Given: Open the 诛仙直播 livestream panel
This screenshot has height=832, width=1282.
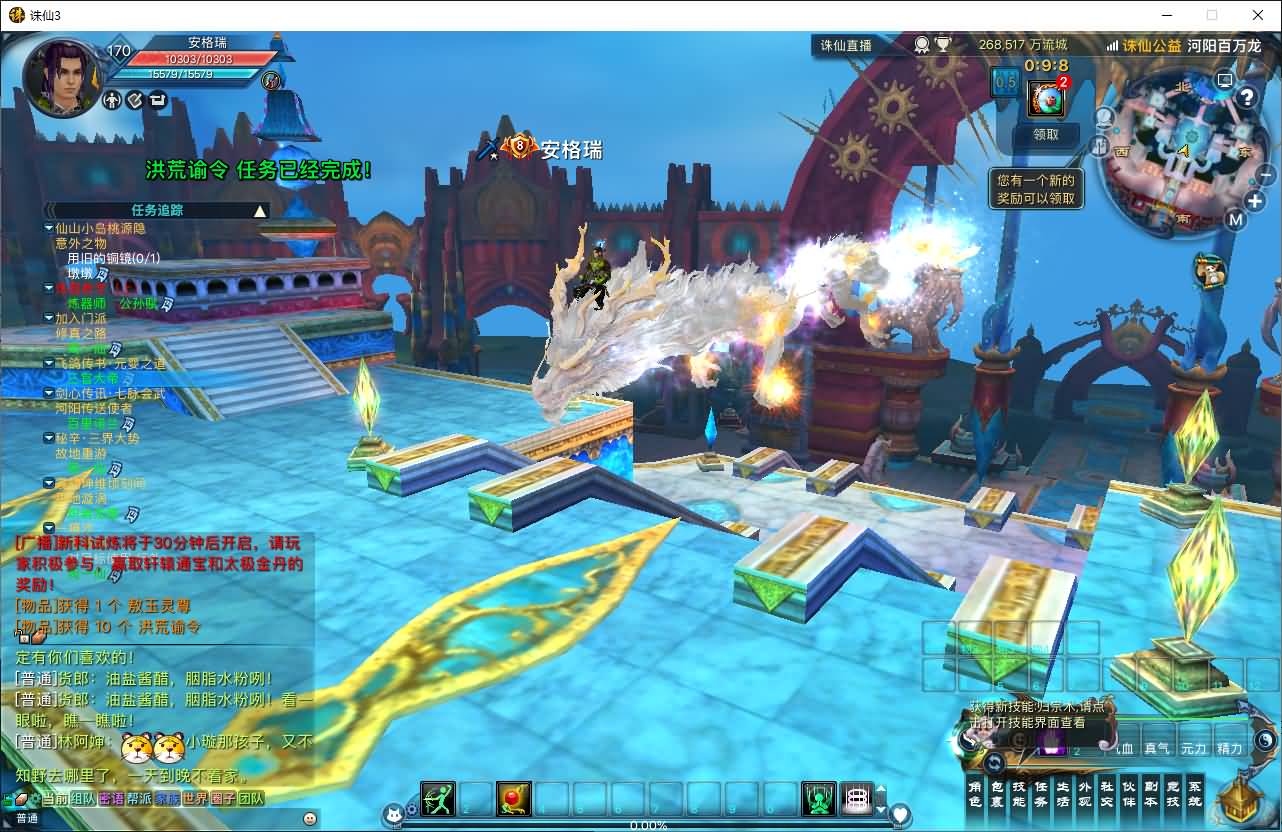Looking at the screenshot, I should click(846, 45).
